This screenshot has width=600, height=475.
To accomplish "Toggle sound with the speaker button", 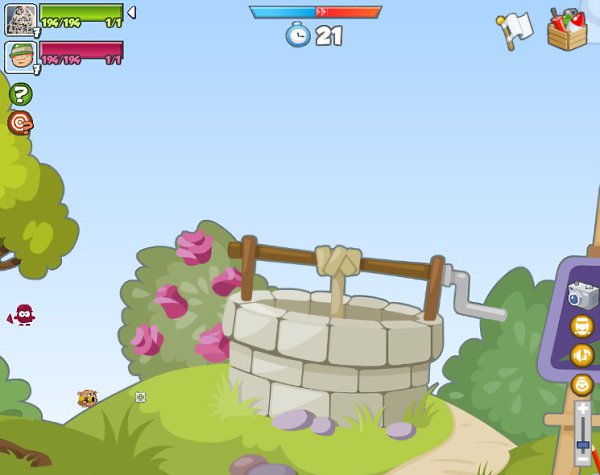I will [582, 354].
